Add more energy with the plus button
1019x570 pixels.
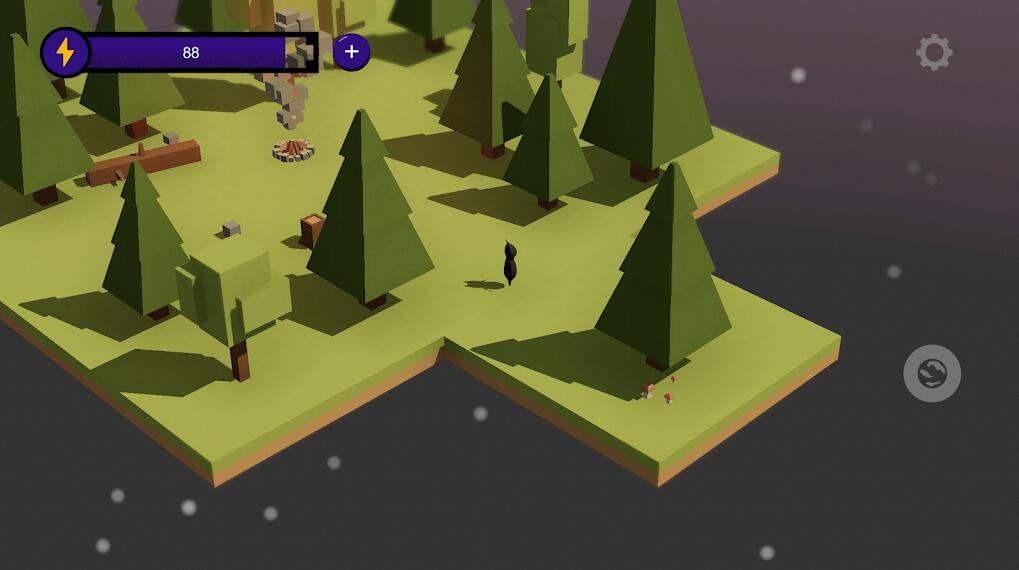pos(351,52)
